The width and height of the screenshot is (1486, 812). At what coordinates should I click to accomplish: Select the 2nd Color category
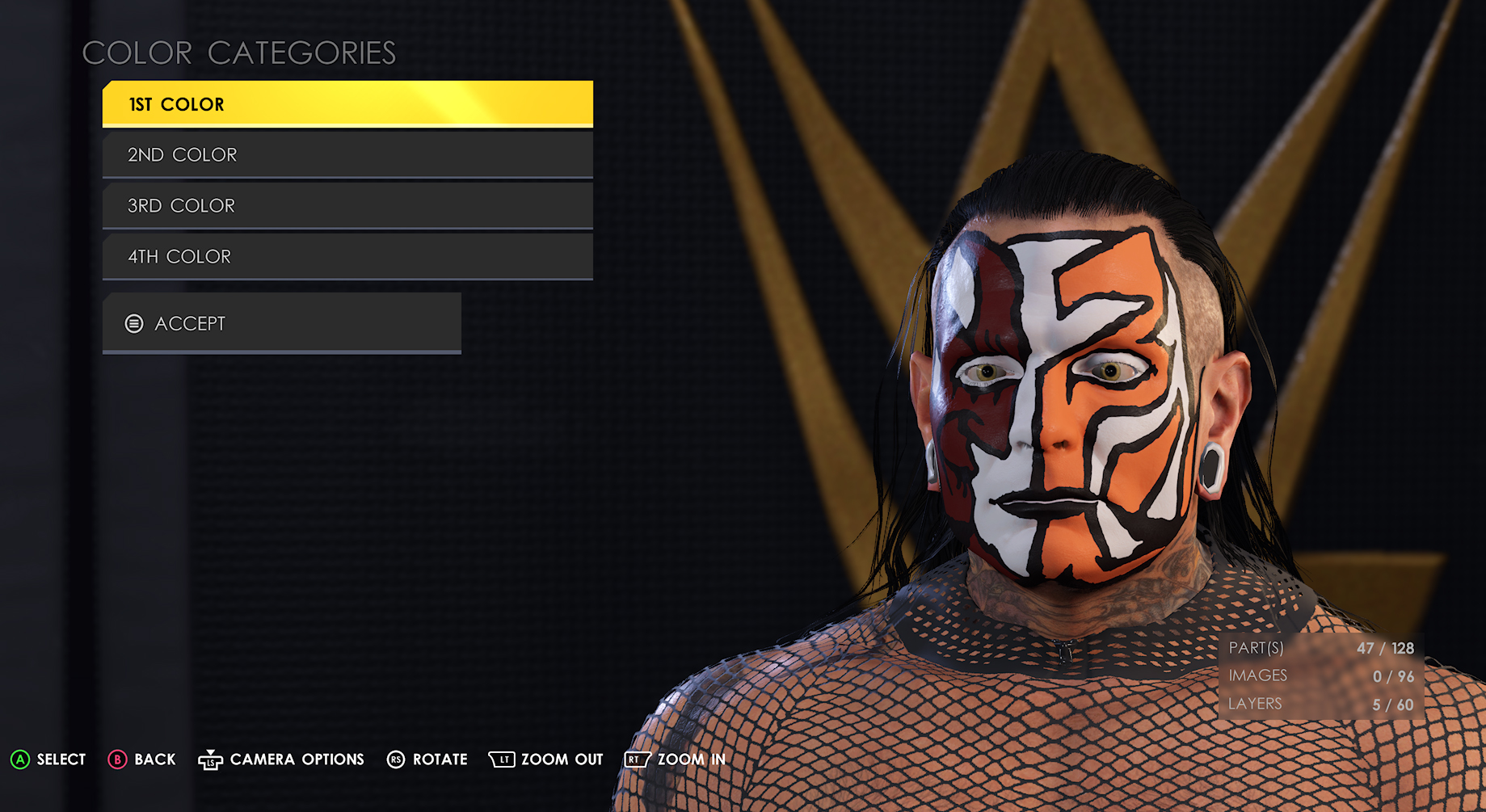[347, 154]
